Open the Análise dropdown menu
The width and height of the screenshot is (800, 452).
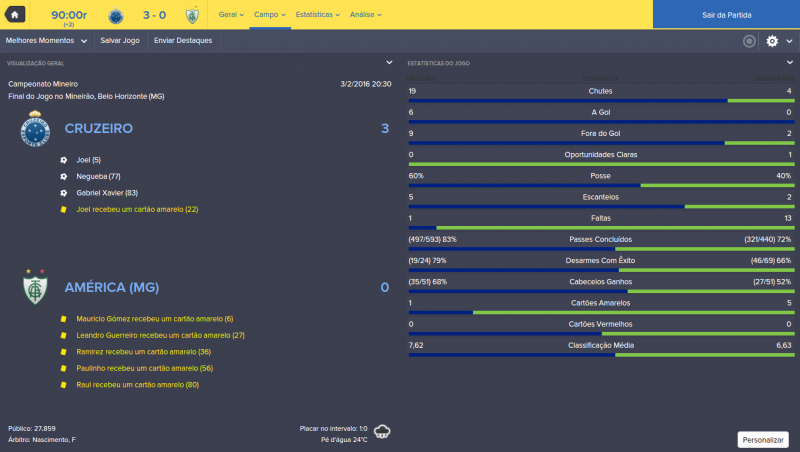(365, 15)
